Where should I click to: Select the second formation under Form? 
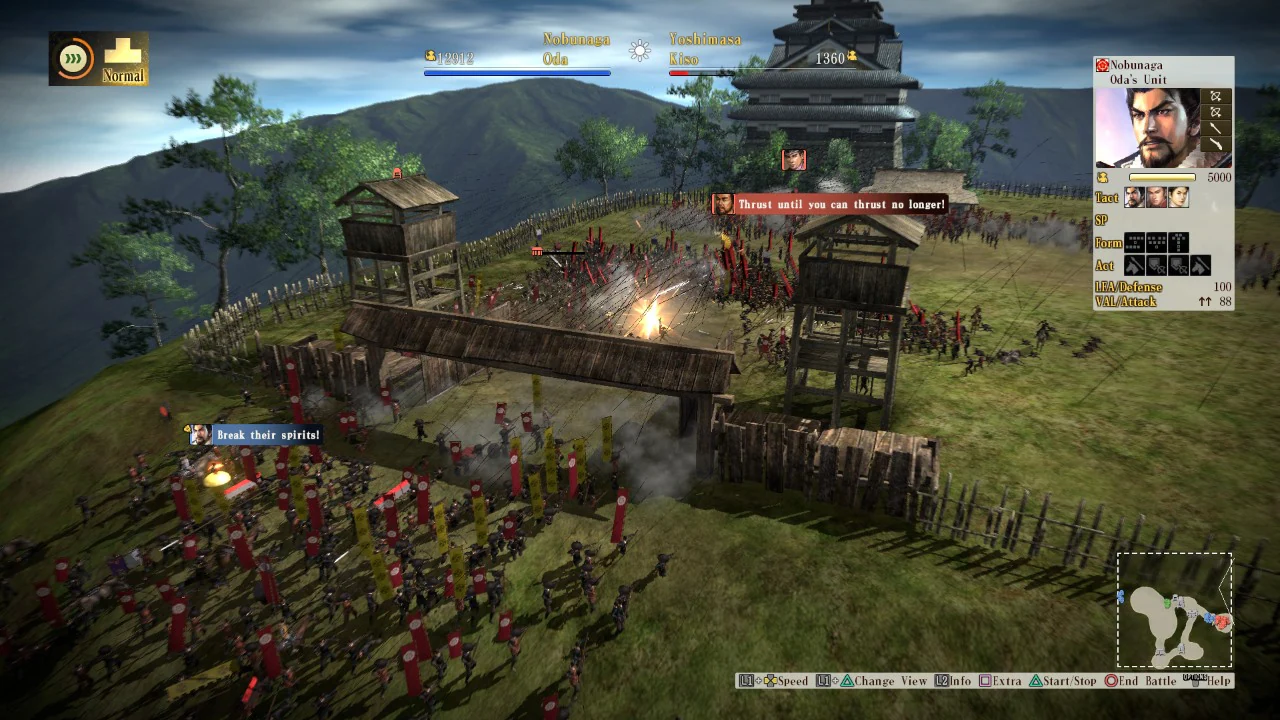[1156, 242]
